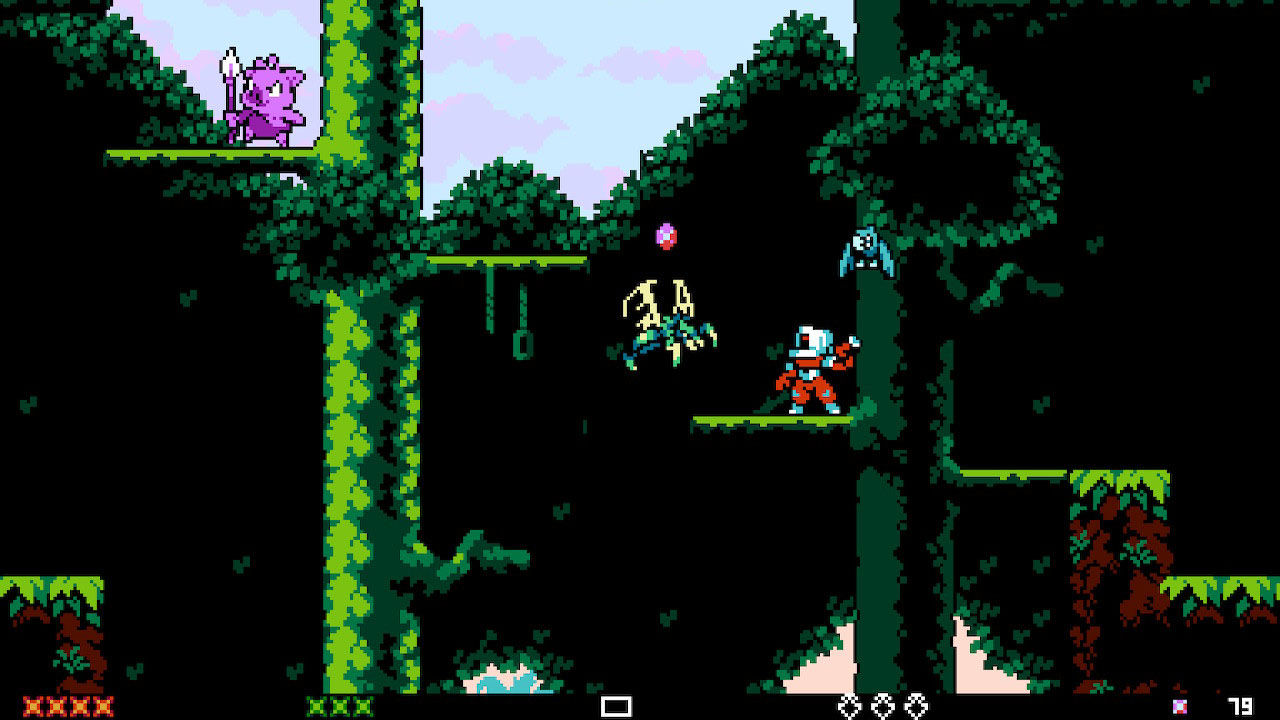Toggle the second orange X marker
This screenshot has height=720, width=1280.
pos(55,707)
